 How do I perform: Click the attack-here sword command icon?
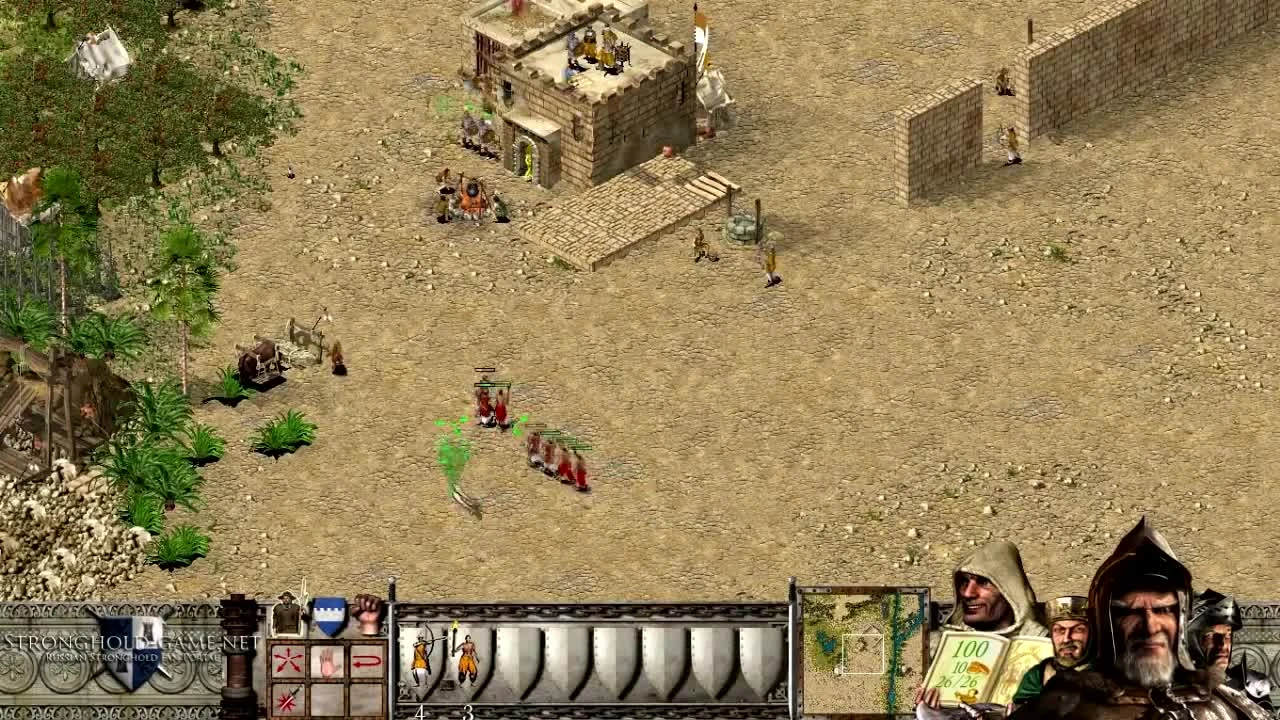pos(288,698)
